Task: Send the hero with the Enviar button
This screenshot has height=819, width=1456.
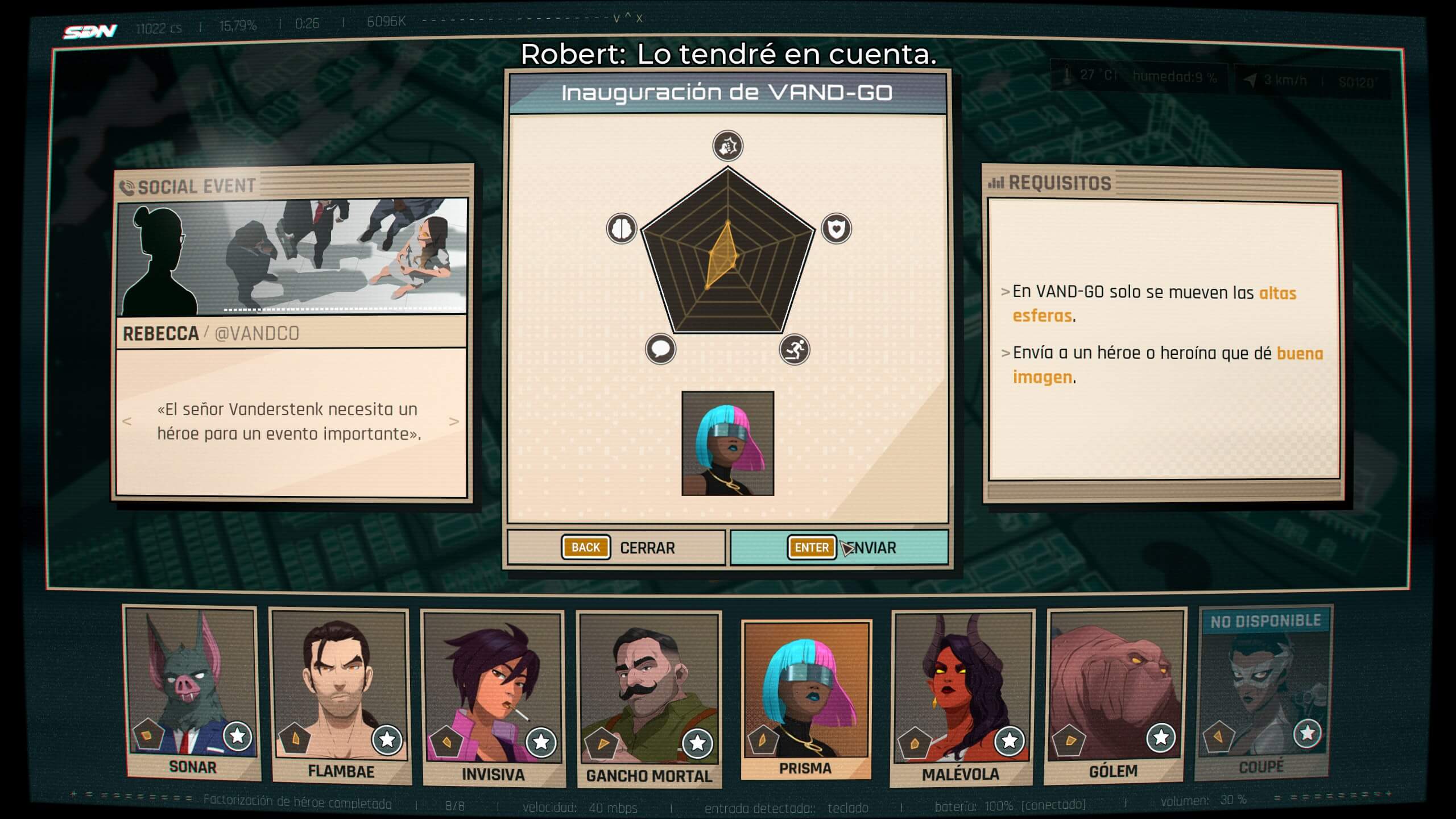Action: click(x=839, y=547)
